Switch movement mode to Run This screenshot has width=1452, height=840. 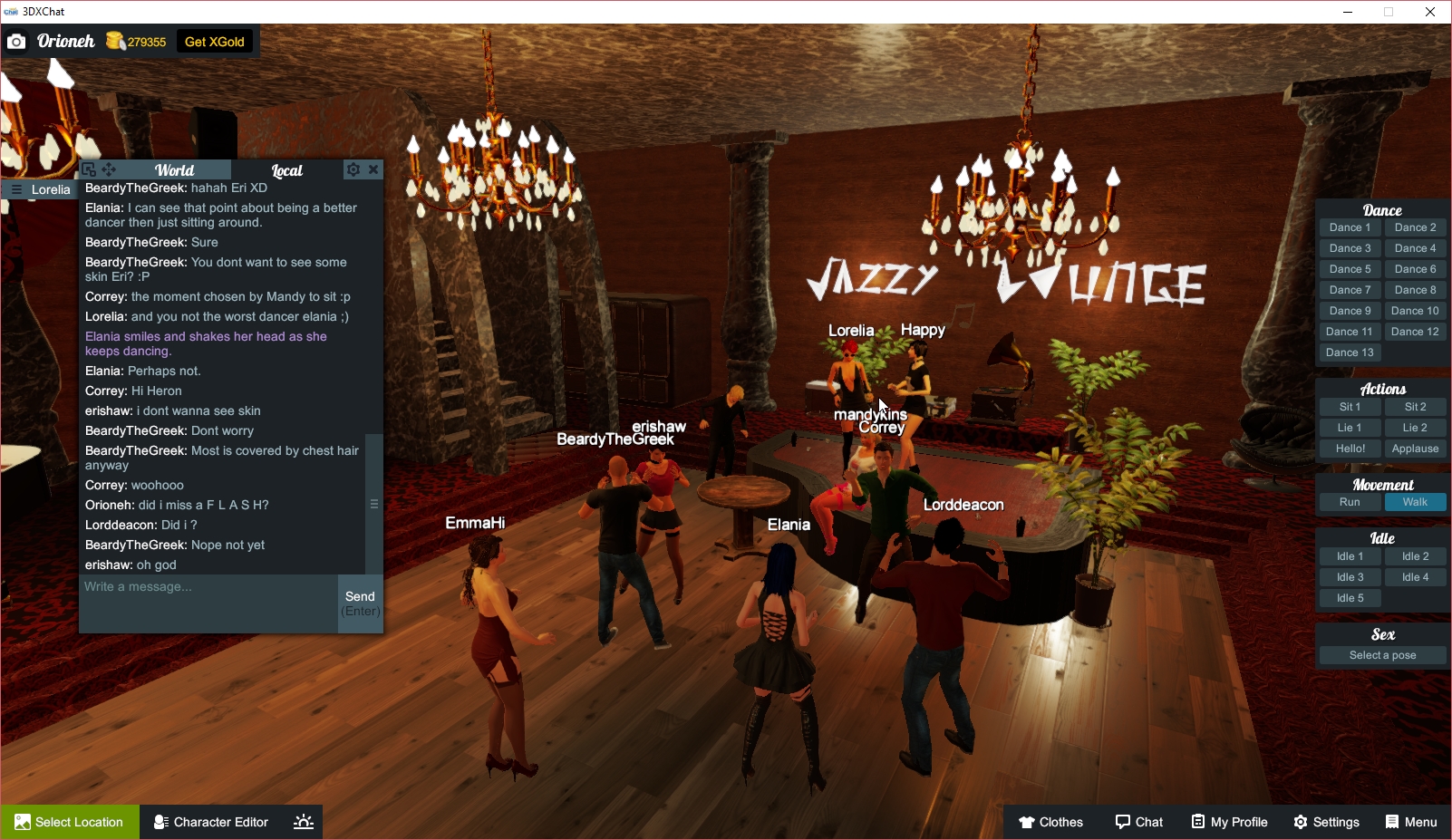pyautogui.click(x=1350, y=501)
